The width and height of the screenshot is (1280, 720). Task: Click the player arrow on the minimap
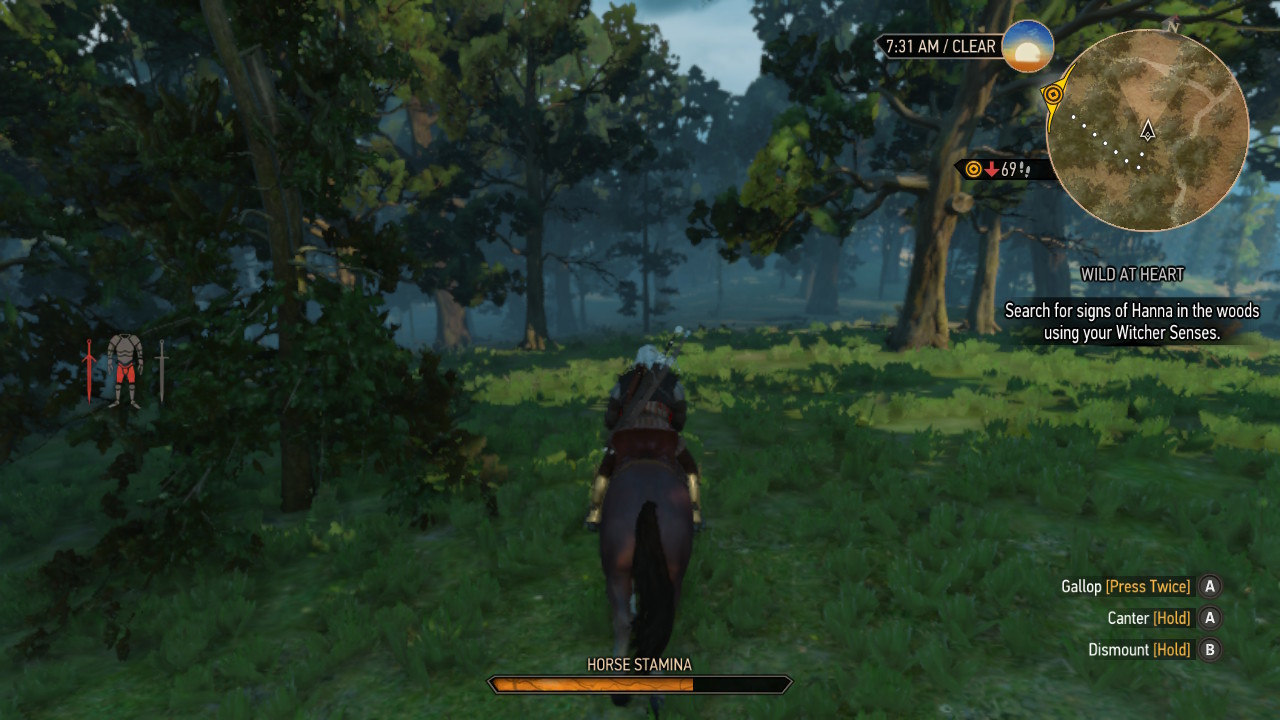1148,130
